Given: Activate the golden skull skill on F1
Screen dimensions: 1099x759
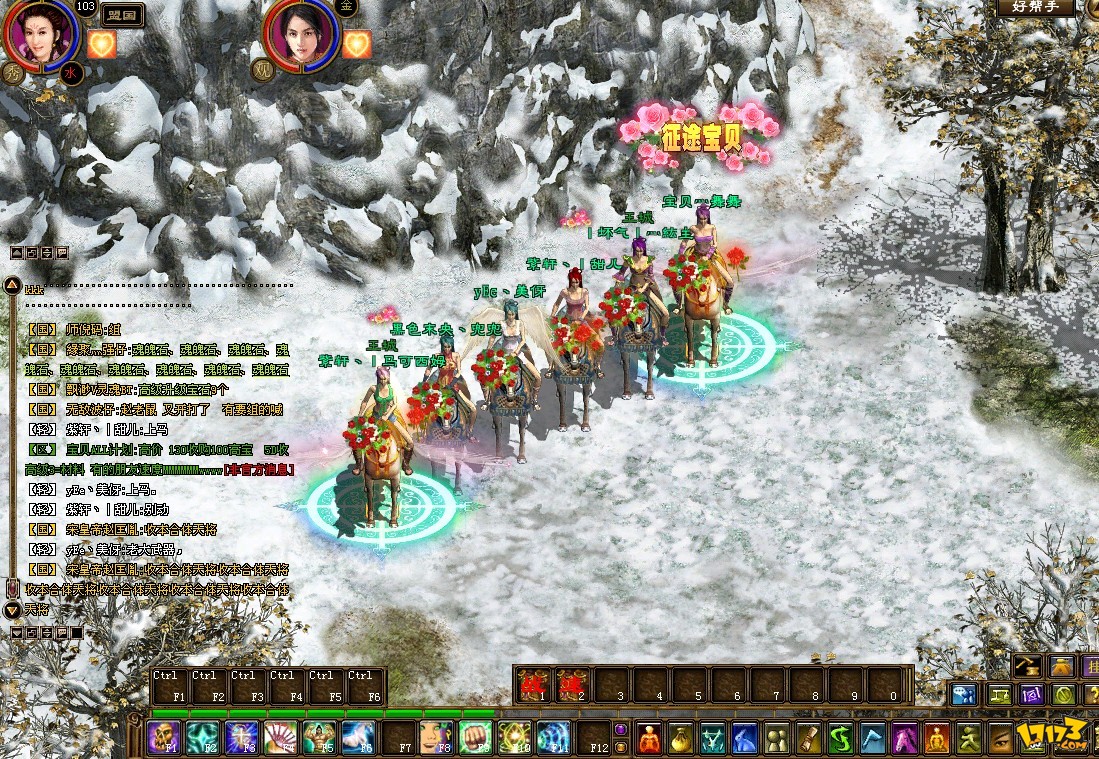Looking at the screenshot, I should 165,737.
